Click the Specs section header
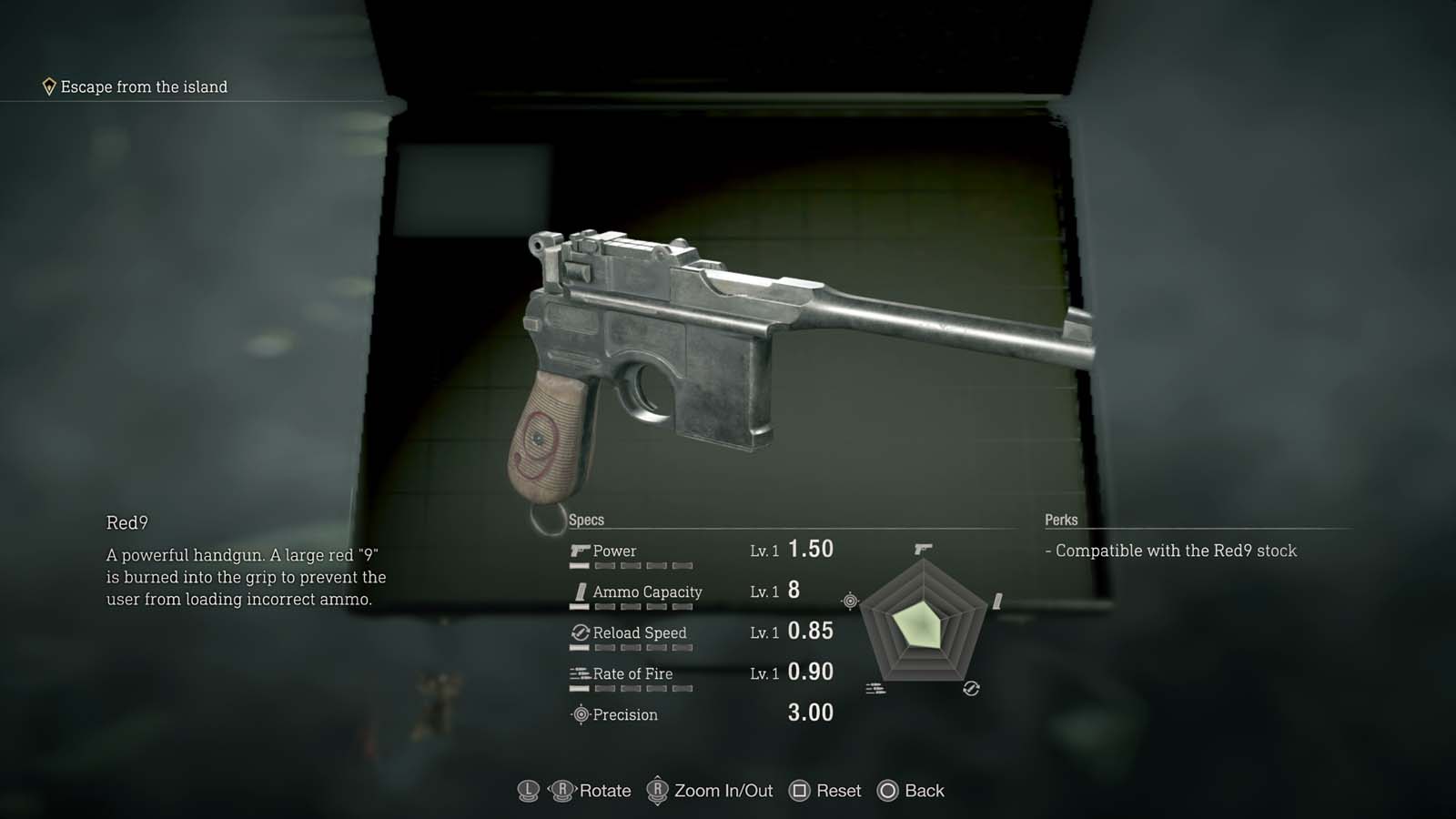Viewport: 1456px width, 819px height. pyautogui.click(x=587, y=520)
